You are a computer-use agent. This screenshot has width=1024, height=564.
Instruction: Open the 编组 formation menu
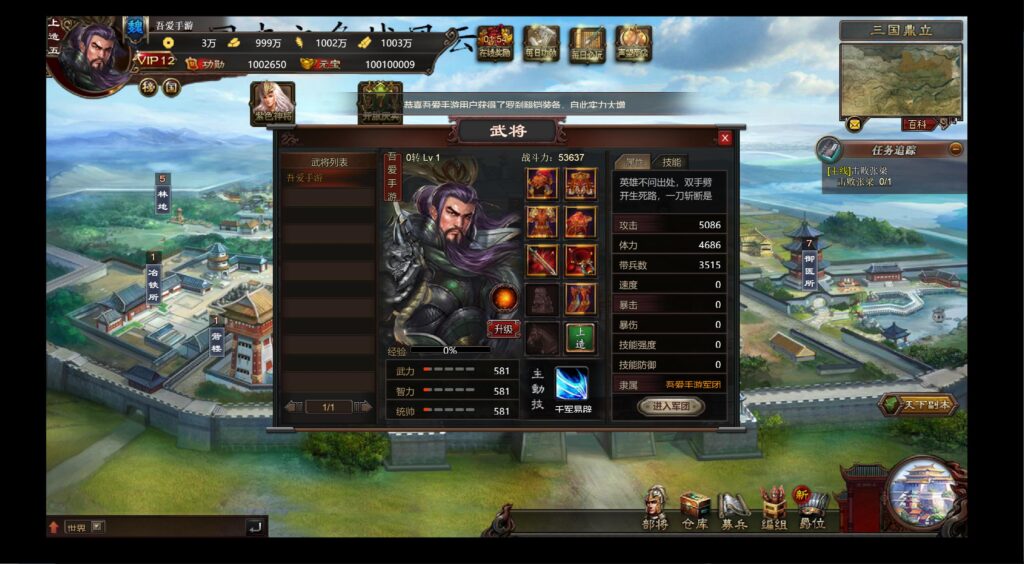(x=773, y=506)
